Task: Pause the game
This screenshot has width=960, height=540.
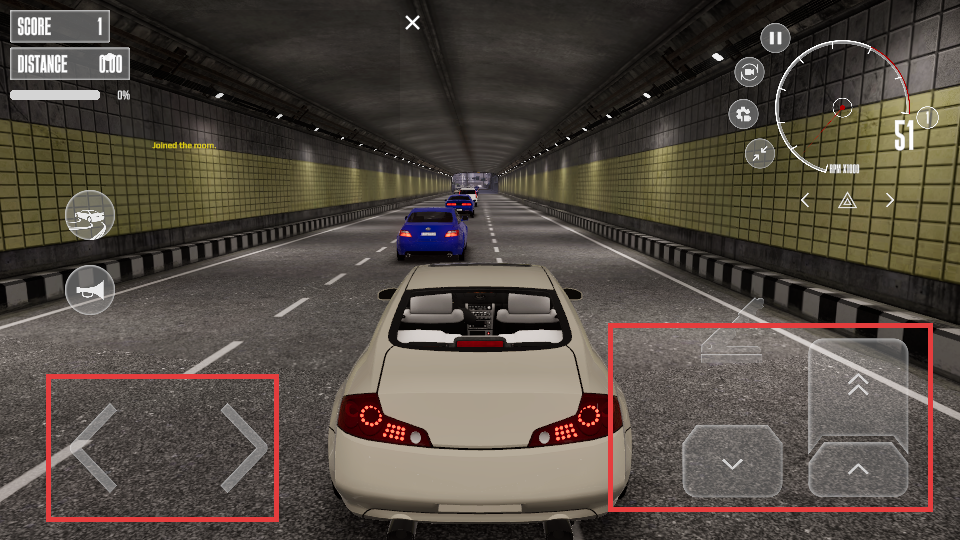Action: (x=775, y=39)
